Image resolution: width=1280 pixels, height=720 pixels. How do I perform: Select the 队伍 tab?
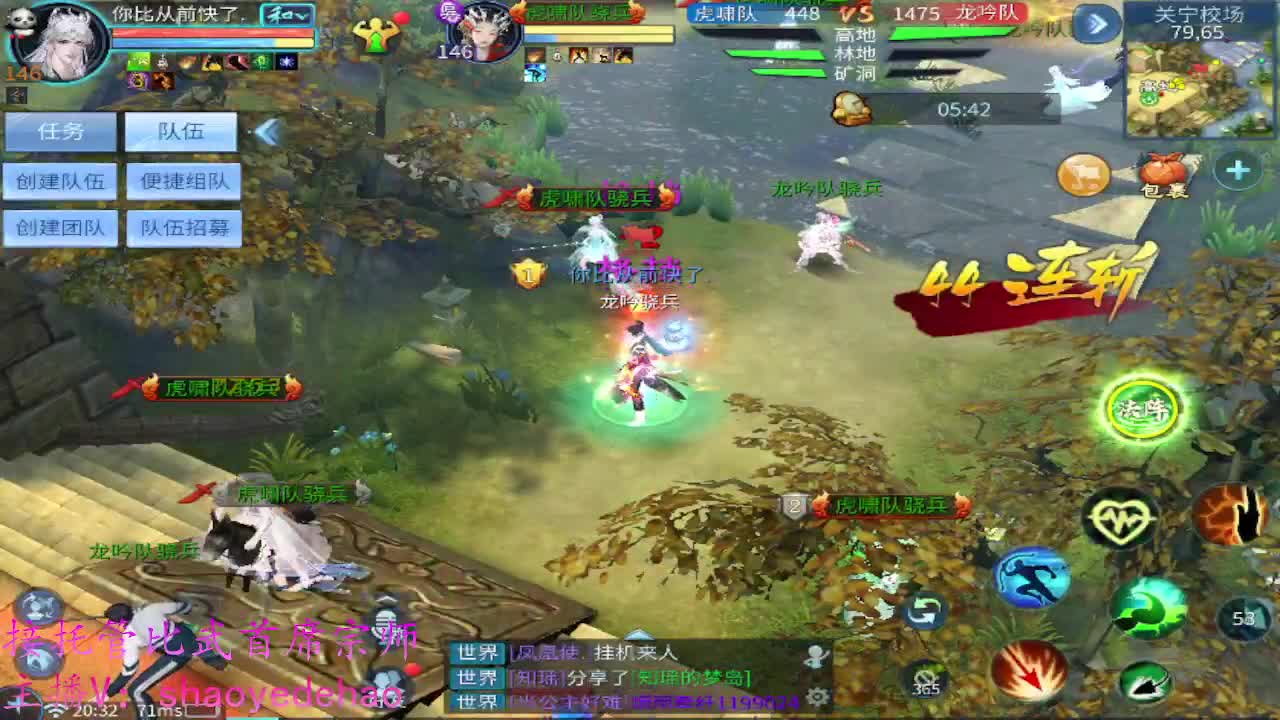pyautogui.click(x=180, y=130)
